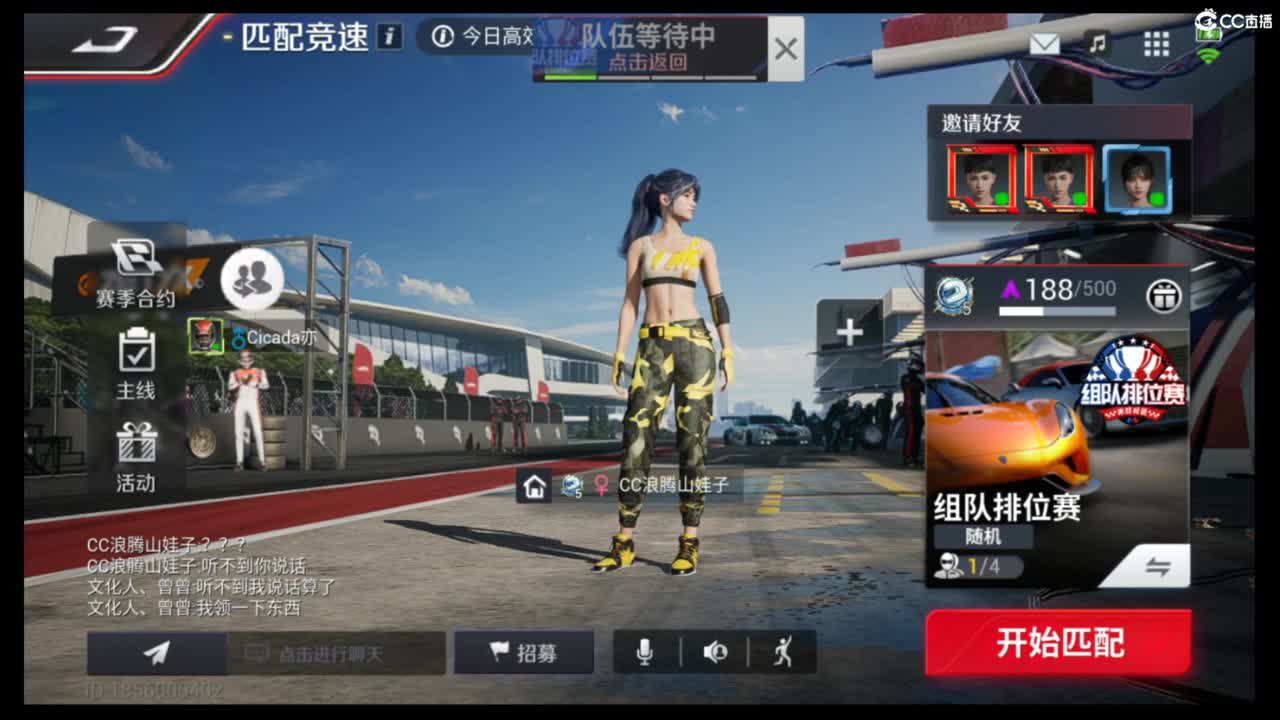This screenshot has height=720, width=1280.
Task: Switch to the 主线 tab
Action: point(135,370)
